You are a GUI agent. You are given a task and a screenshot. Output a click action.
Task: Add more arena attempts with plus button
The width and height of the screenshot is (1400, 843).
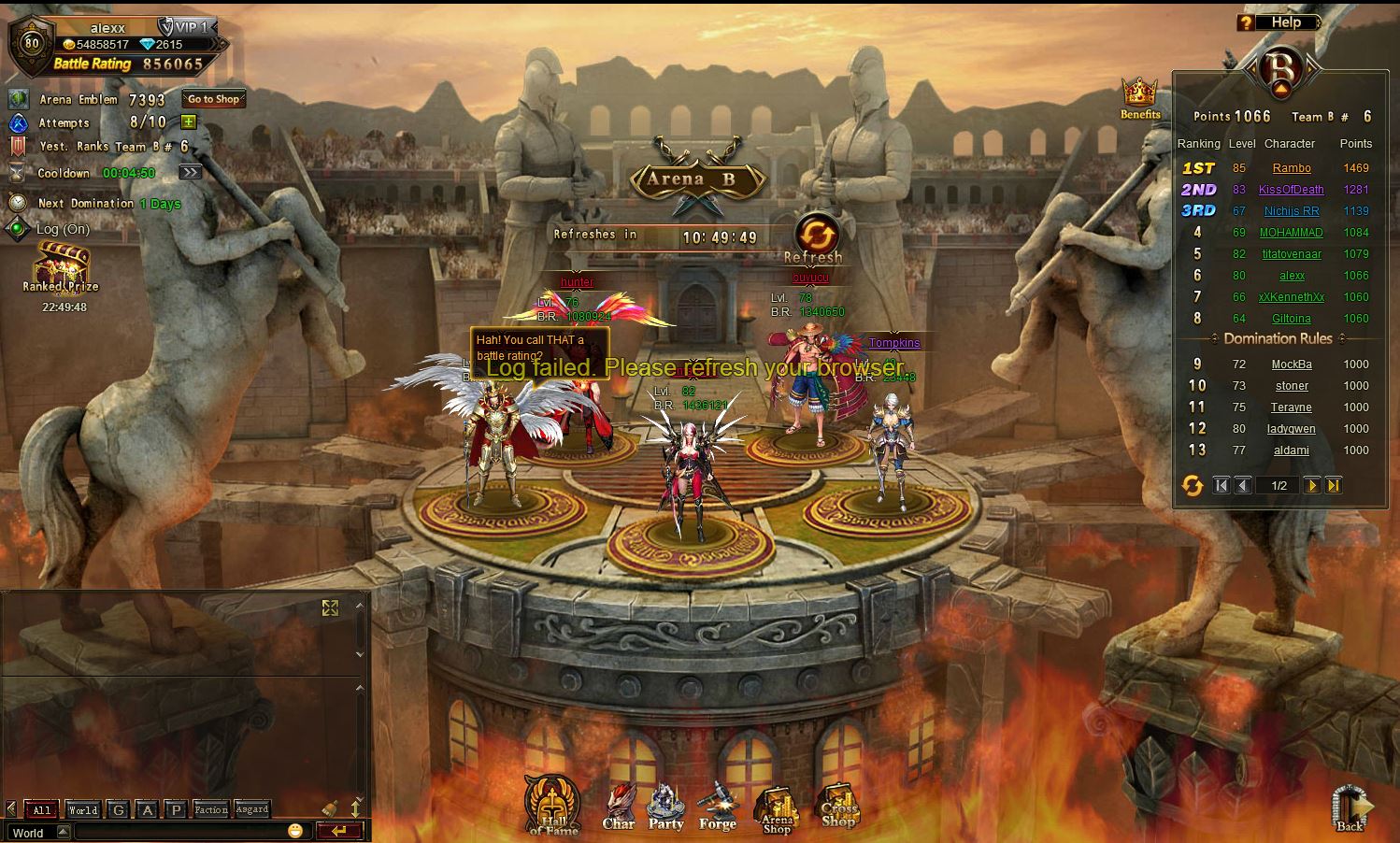189,122
